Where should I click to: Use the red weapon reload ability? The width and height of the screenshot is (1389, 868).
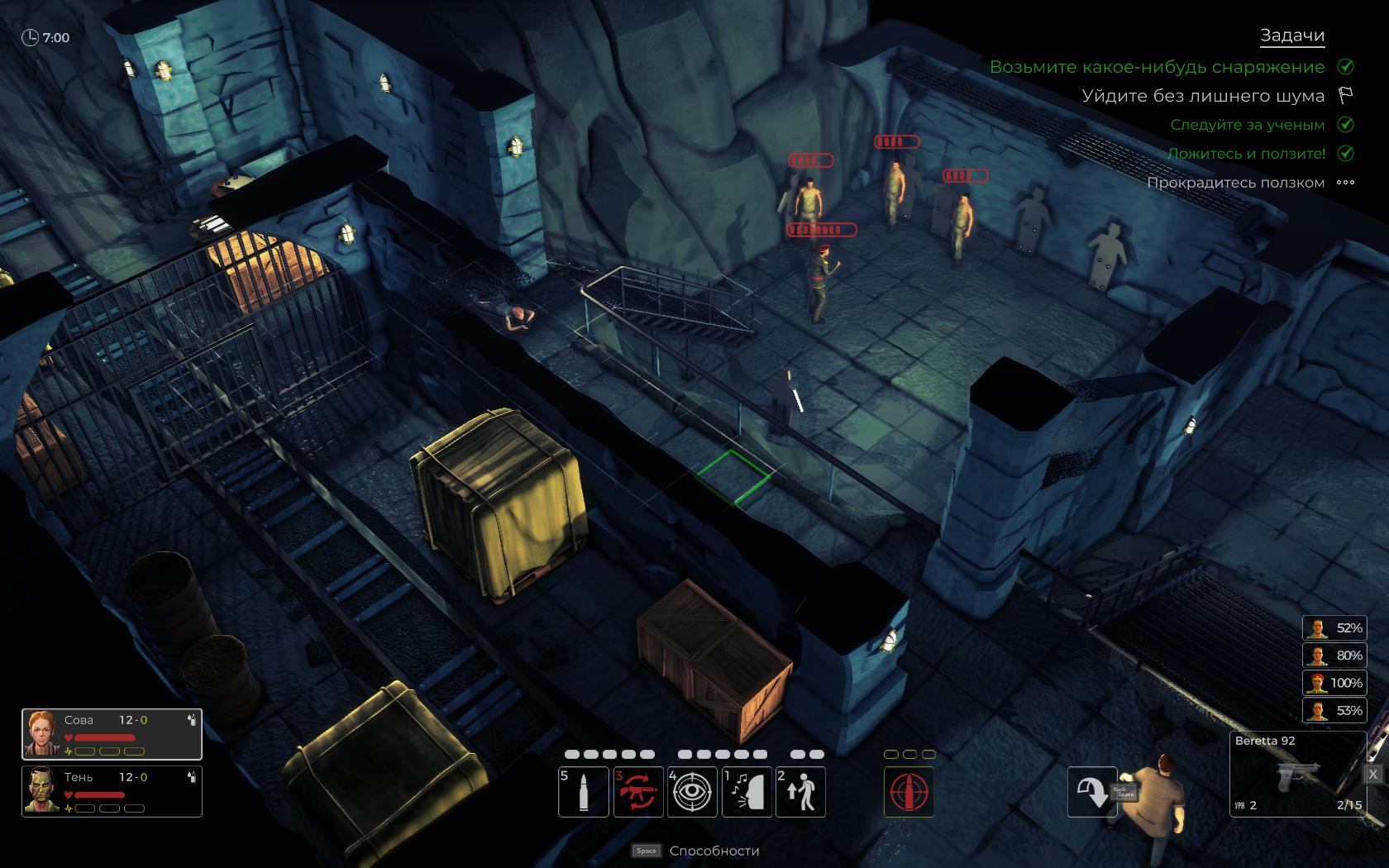(x=638, y=791)
